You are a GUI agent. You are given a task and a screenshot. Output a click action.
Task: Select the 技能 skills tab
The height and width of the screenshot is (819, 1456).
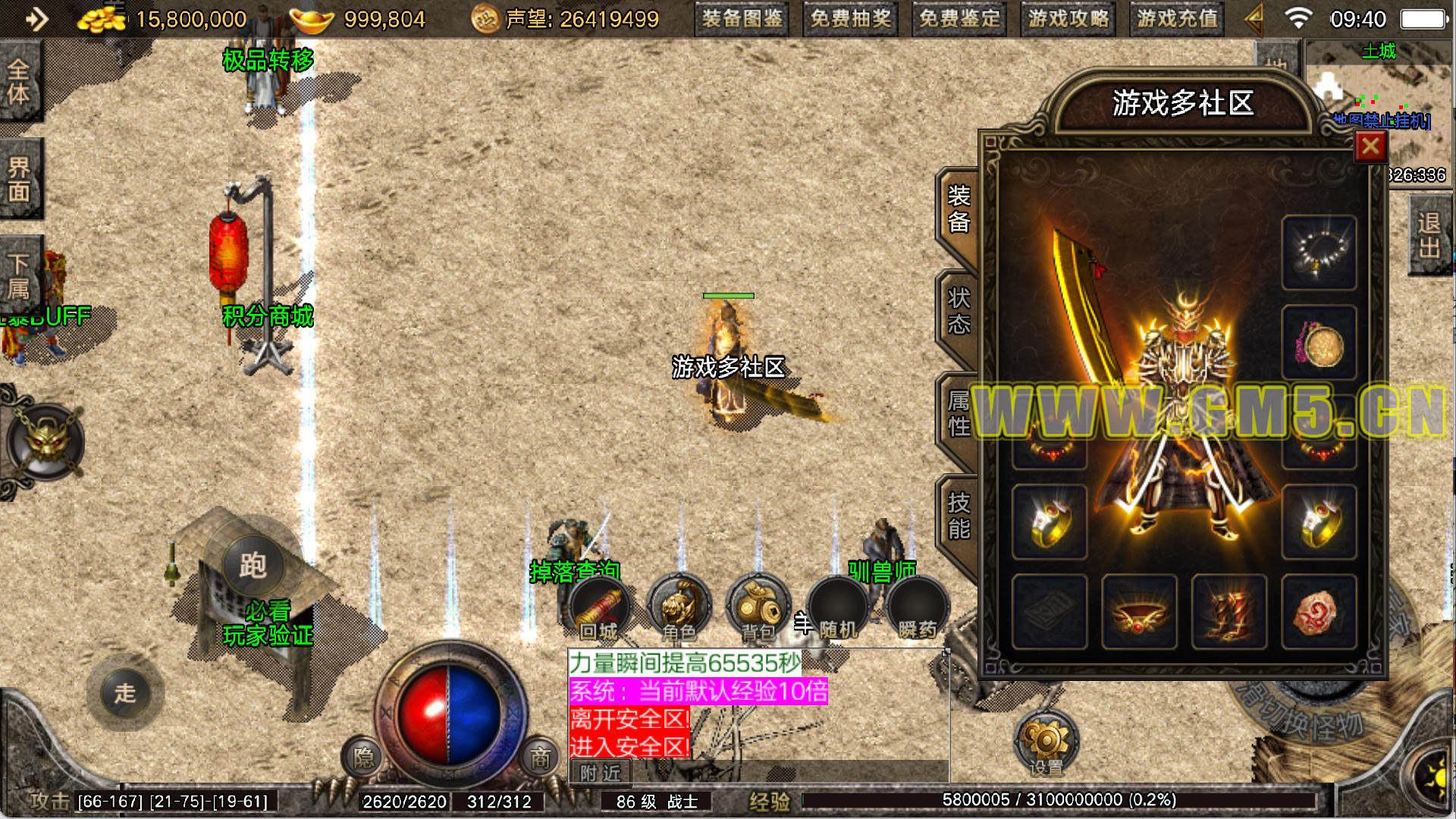click(x=959, y=516)
